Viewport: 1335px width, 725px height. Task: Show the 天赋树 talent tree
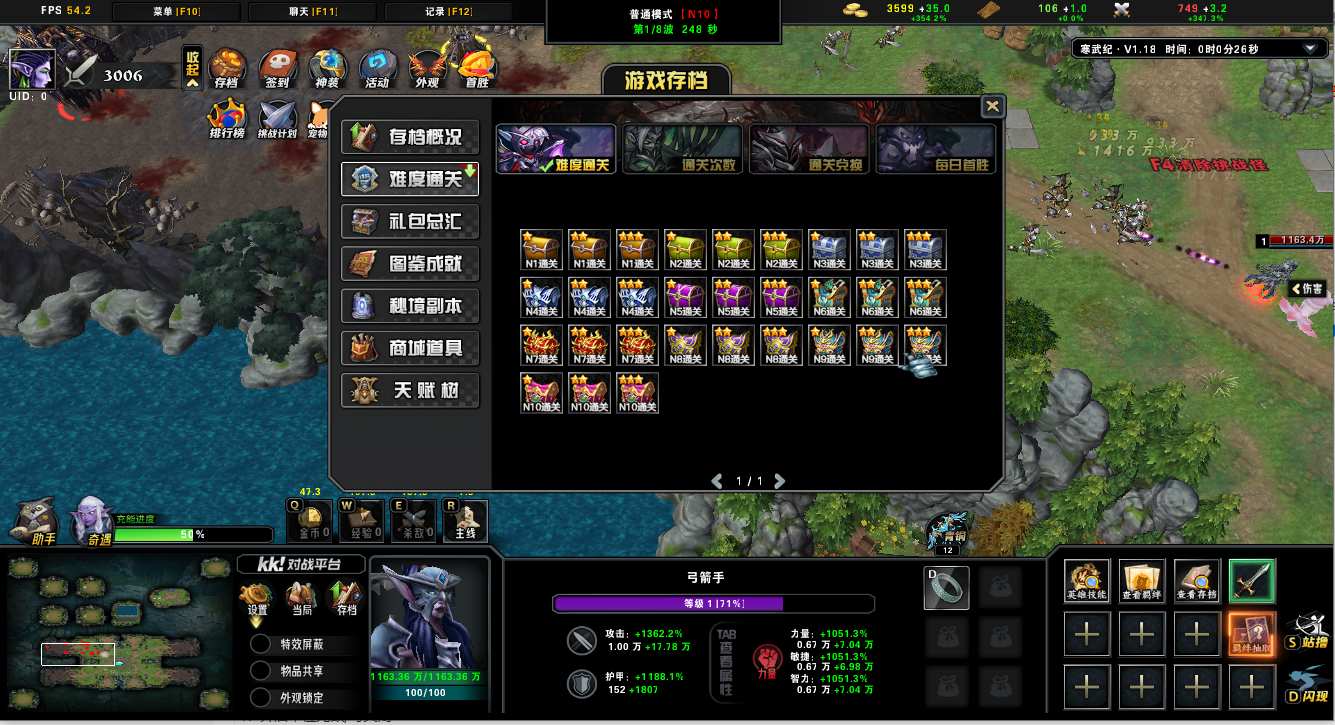point(410,390)
